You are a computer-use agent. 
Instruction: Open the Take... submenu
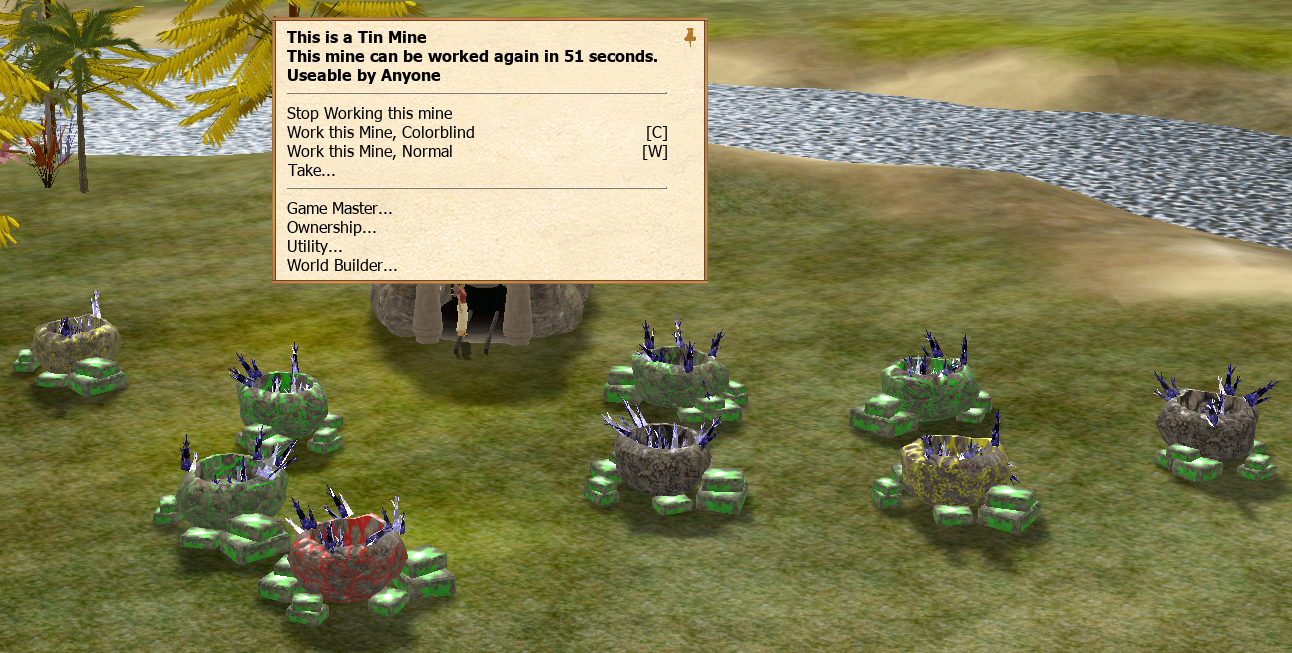click(311, 171)
